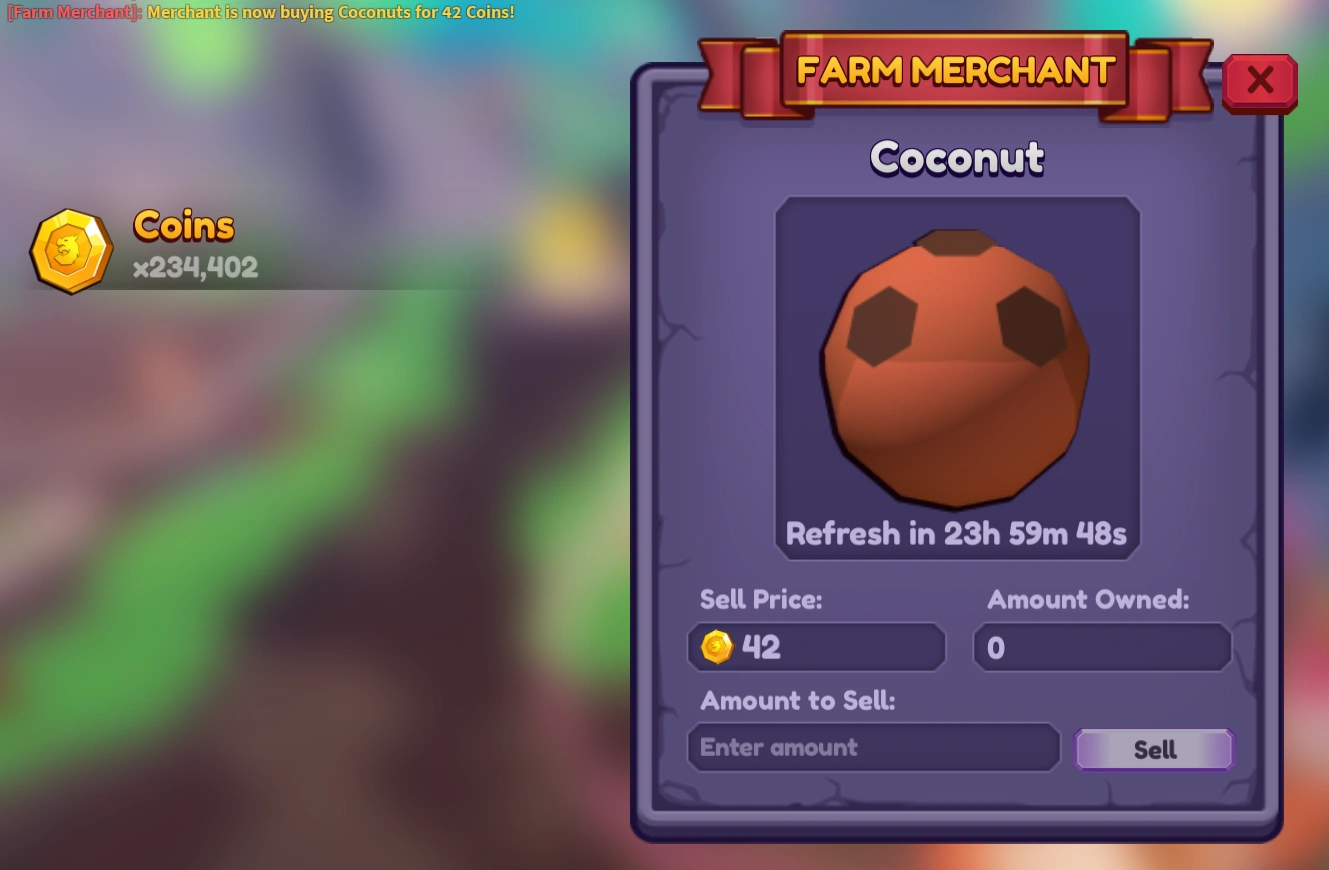Screen dimensions: 1329x870
Task: Click the Farm Merchant chat notification
Action: coord(260,12)
